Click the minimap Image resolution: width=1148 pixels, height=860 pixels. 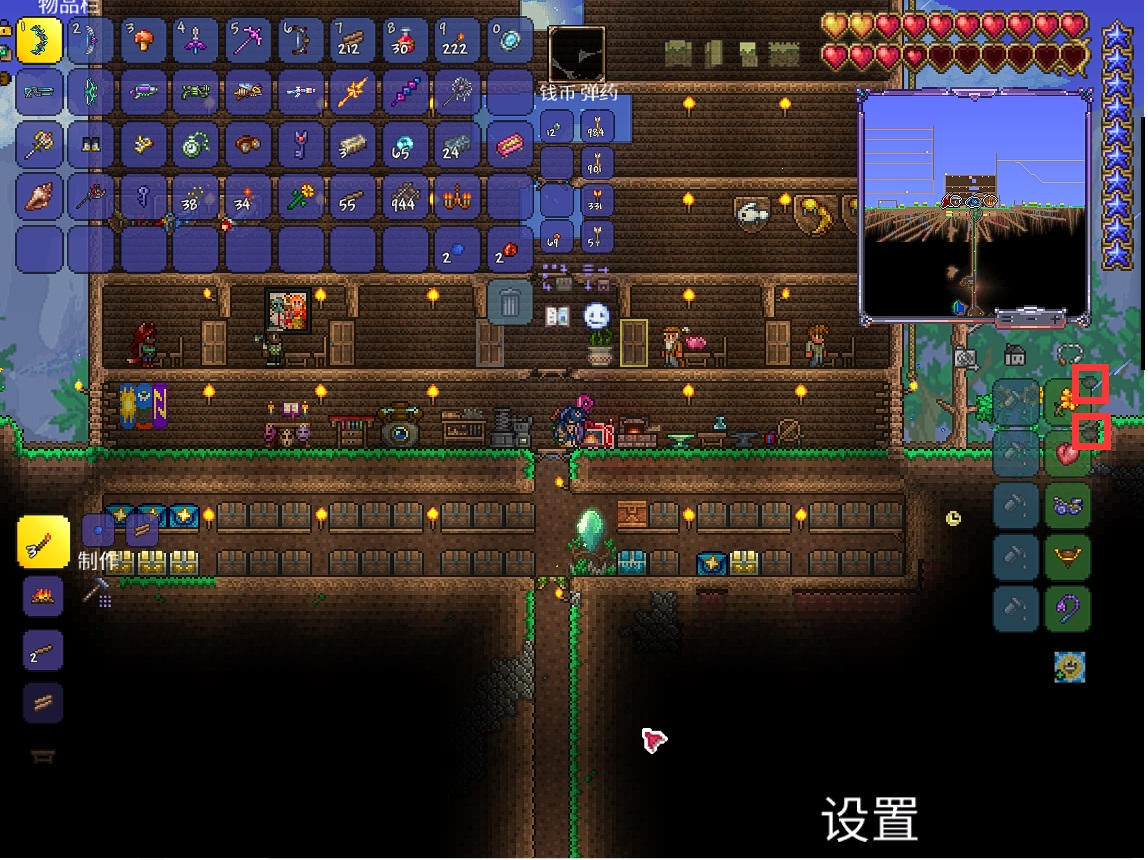pyautogui.click(x=974, y=206)
